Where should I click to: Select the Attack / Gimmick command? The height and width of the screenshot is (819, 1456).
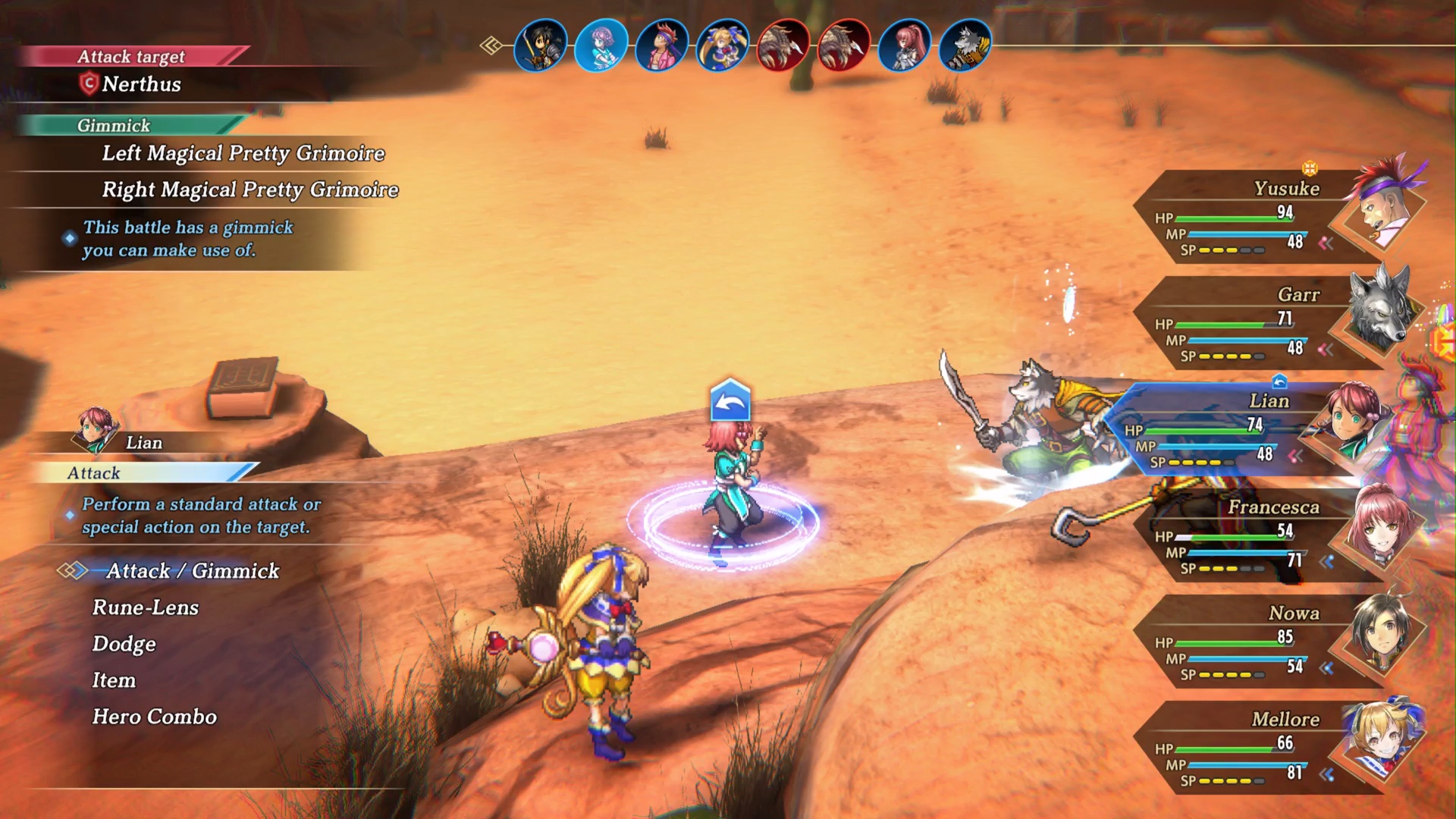coord(193,571)
